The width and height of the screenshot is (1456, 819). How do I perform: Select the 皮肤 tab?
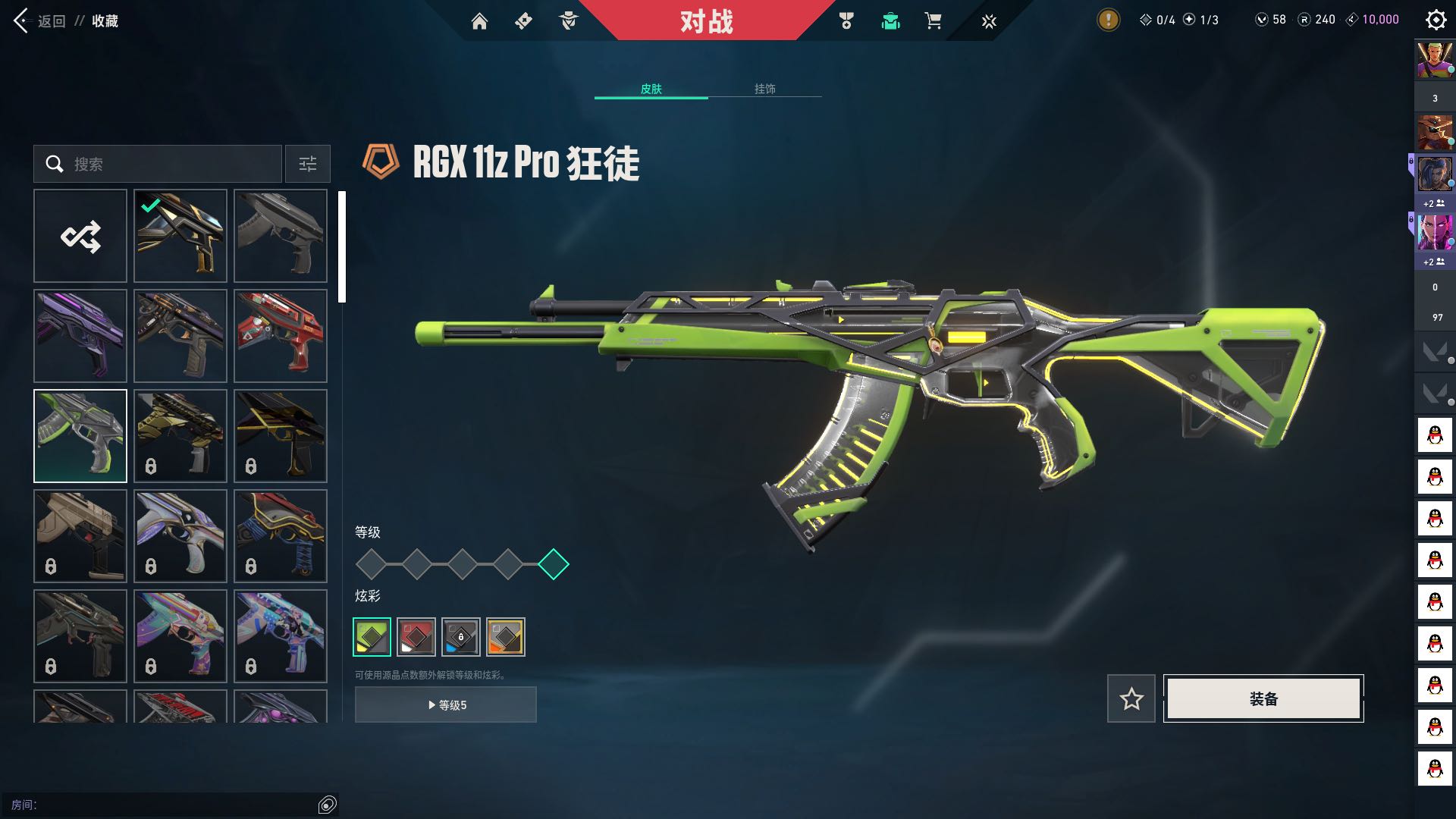click(651, 89)
